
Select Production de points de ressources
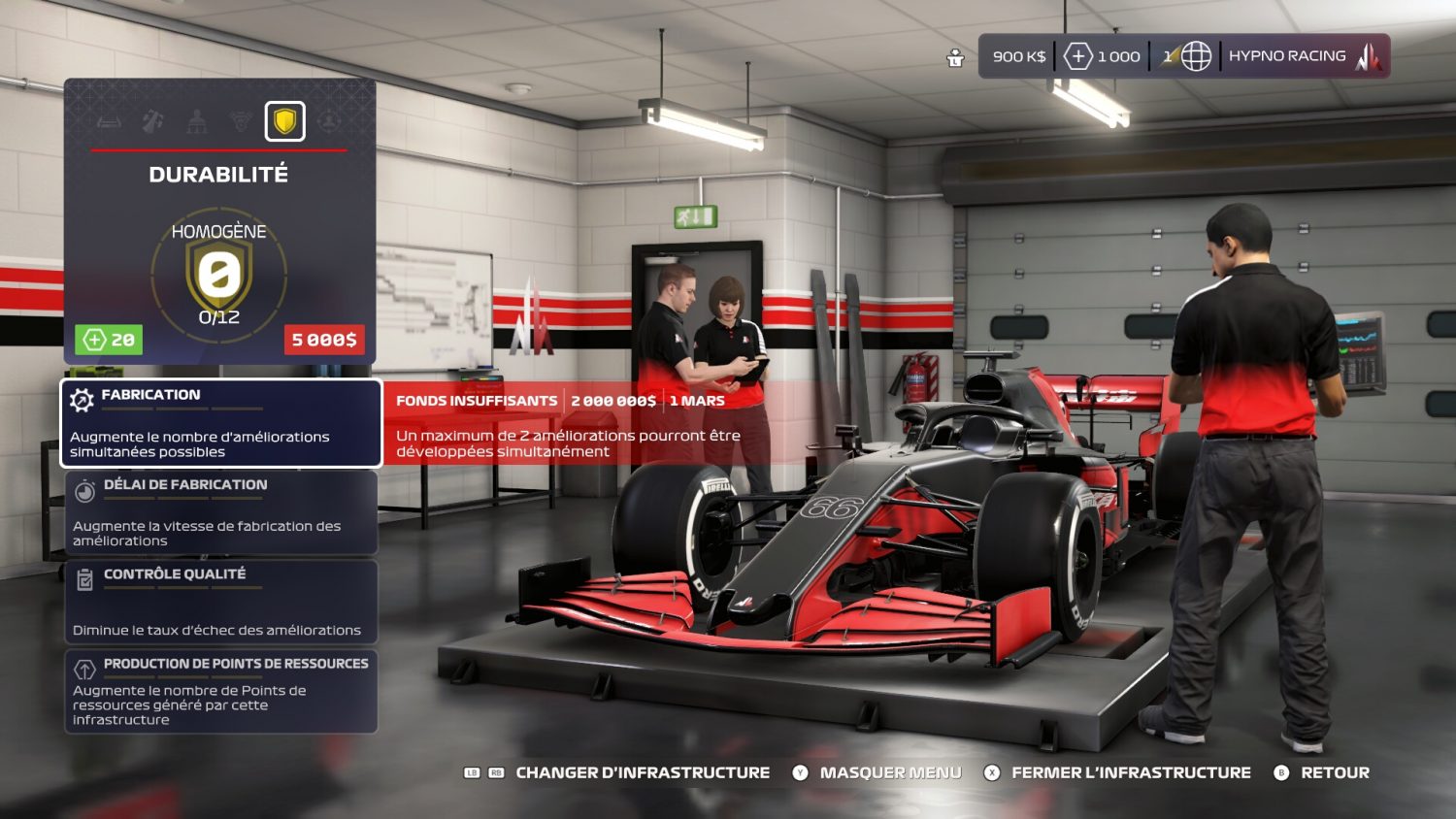(221, 691)
